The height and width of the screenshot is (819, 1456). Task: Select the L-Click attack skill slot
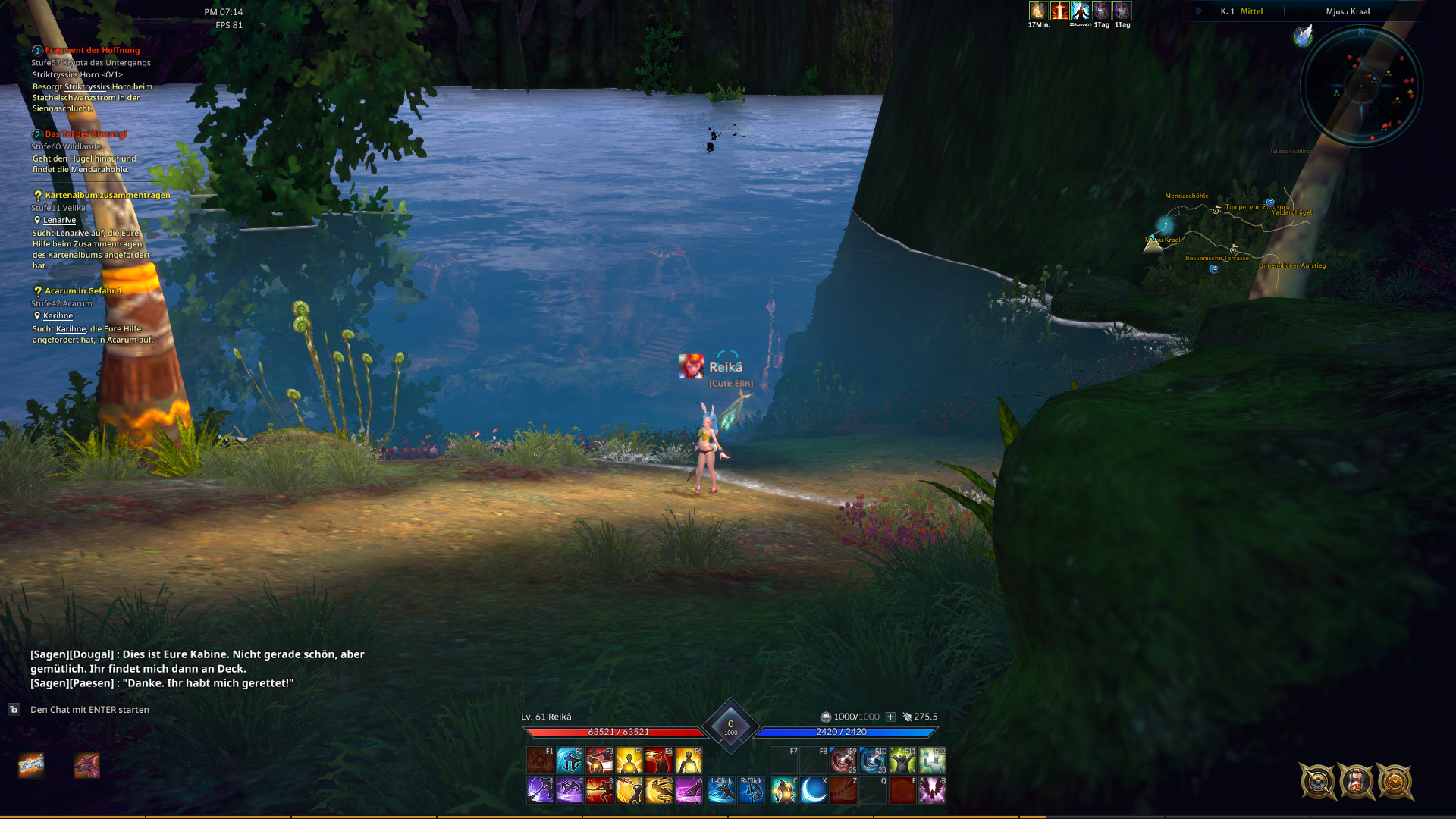(x=721, y=790)
